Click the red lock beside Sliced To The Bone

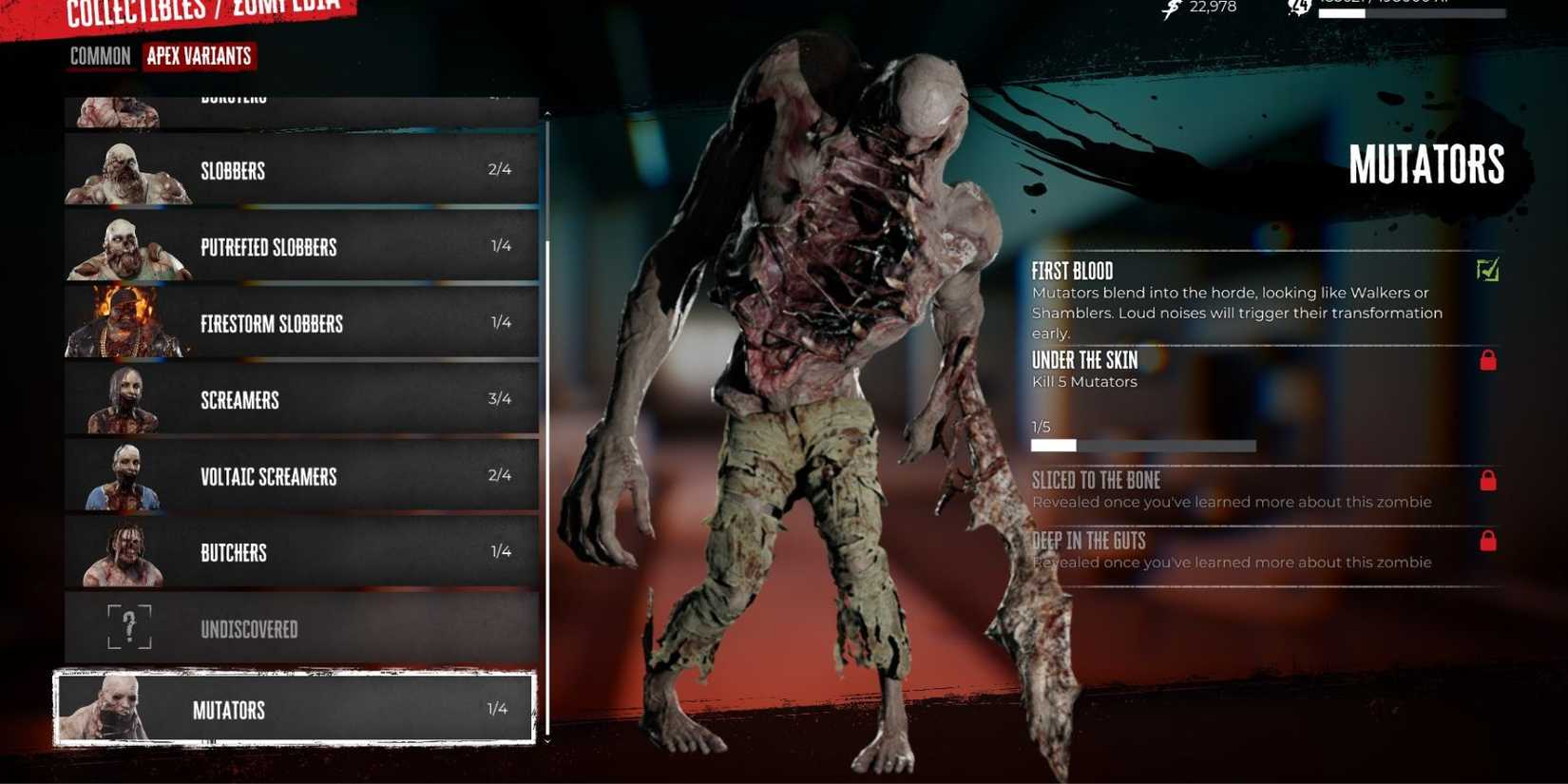pos(1487,481)
